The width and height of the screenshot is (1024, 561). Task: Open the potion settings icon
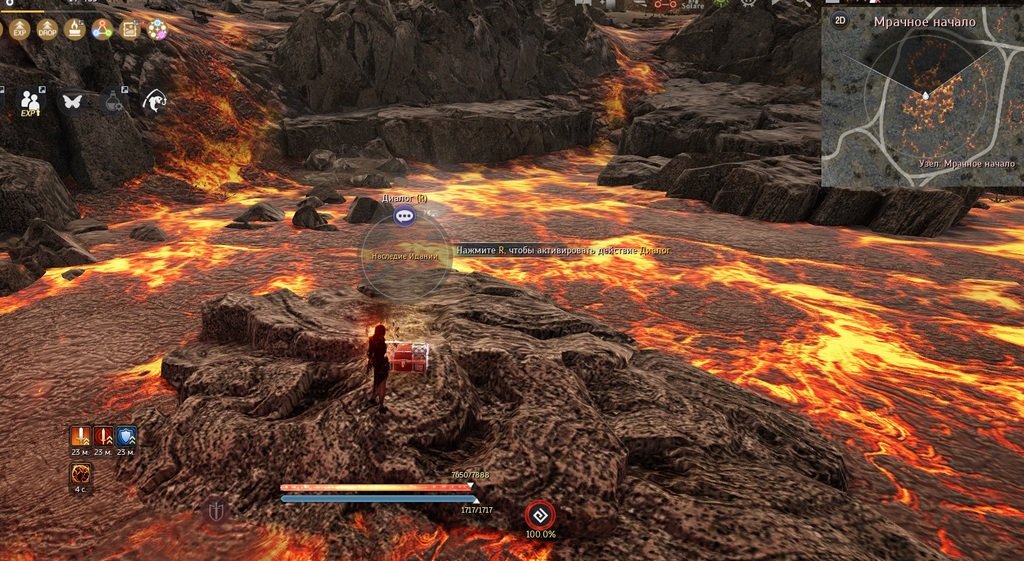(x=113, y=101)
